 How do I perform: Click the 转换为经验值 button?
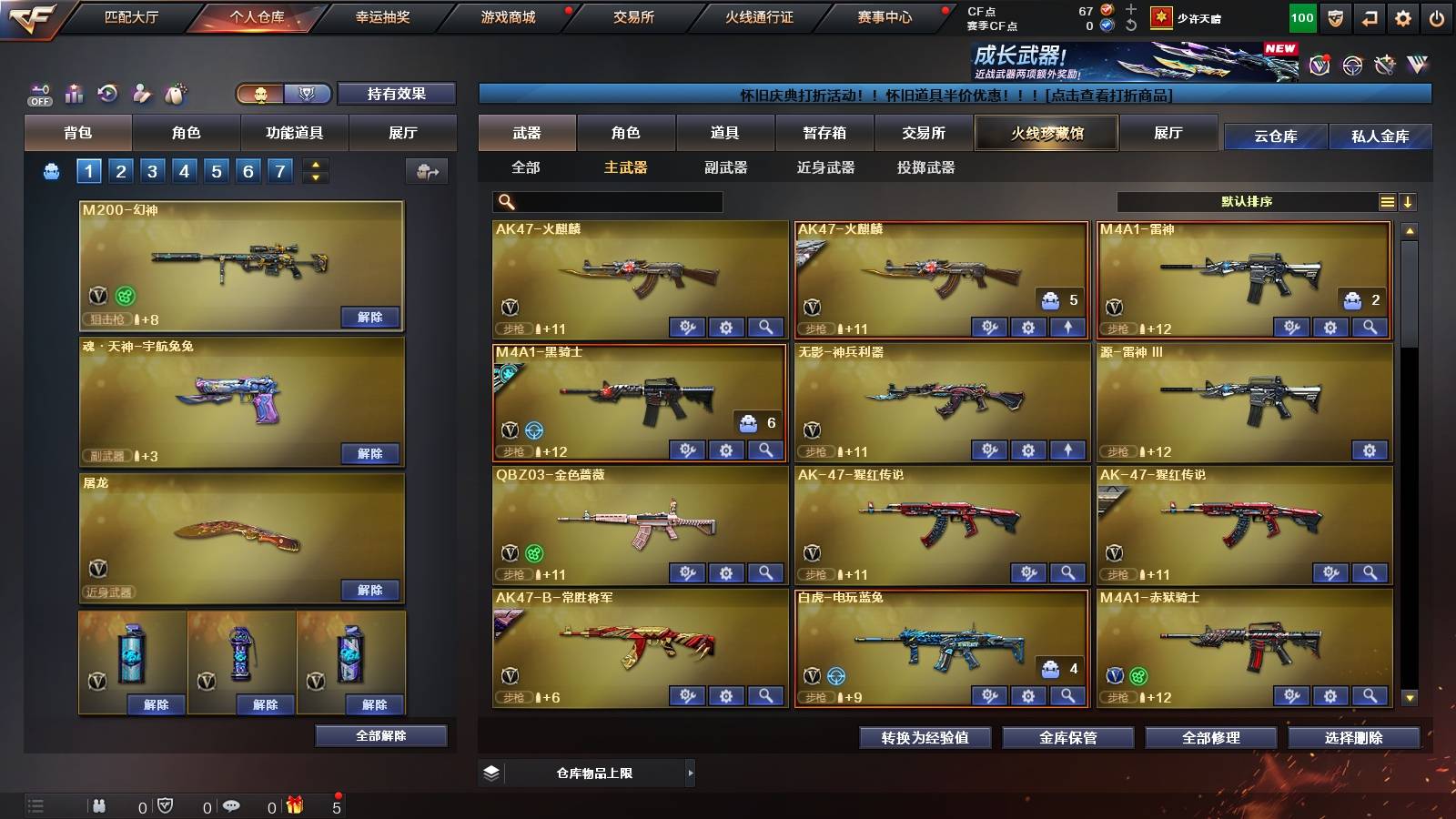pos(925,738)
